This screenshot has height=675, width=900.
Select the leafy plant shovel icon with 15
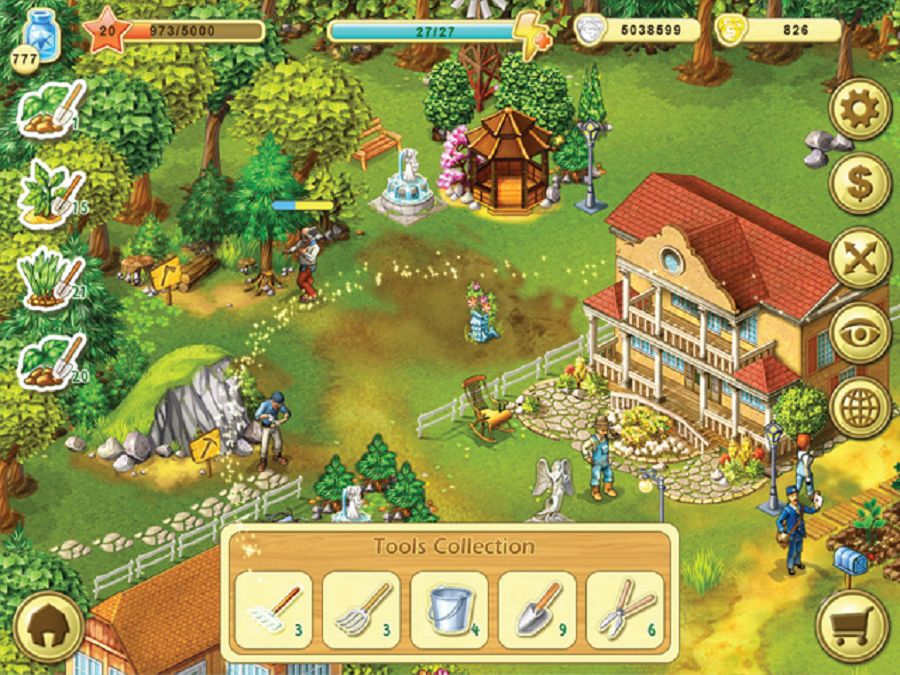[x=52, y=190]
